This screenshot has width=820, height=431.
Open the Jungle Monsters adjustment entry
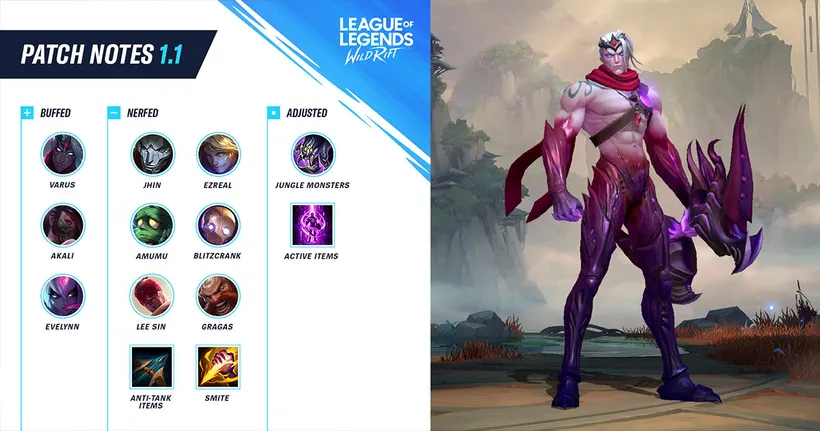312,154
